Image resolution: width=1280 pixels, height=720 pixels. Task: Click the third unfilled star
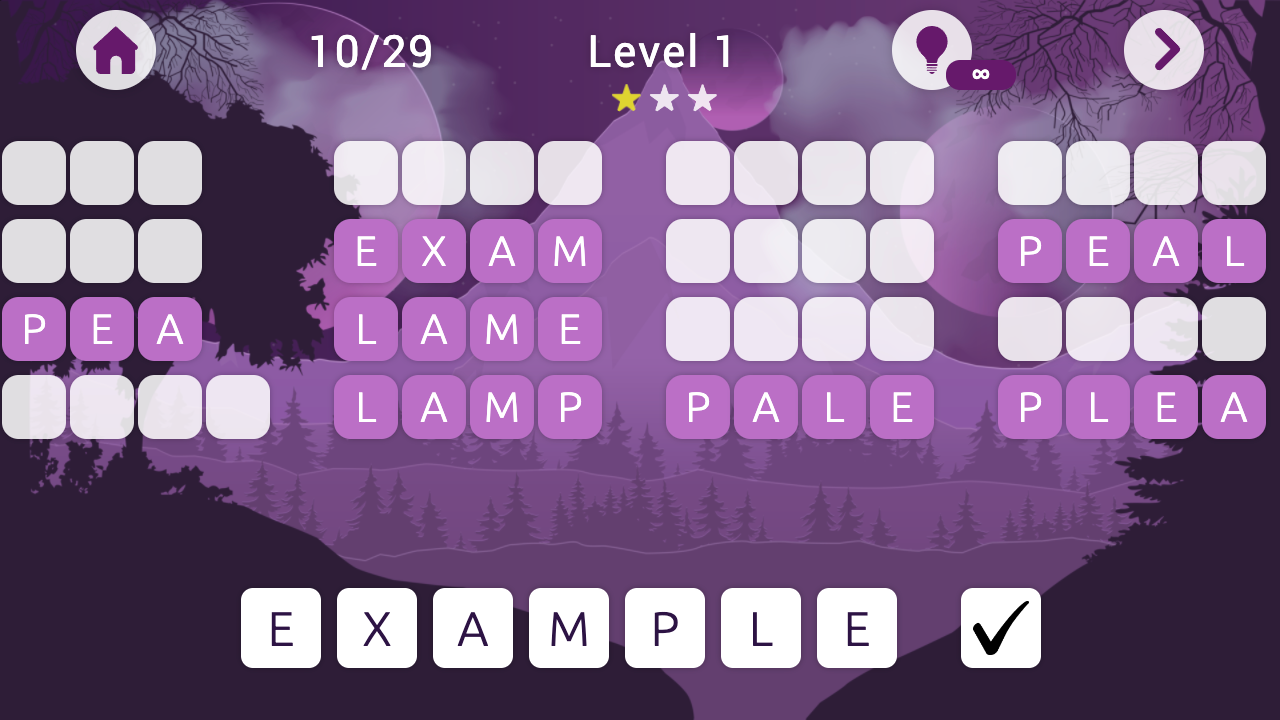[x=702, y=98]
